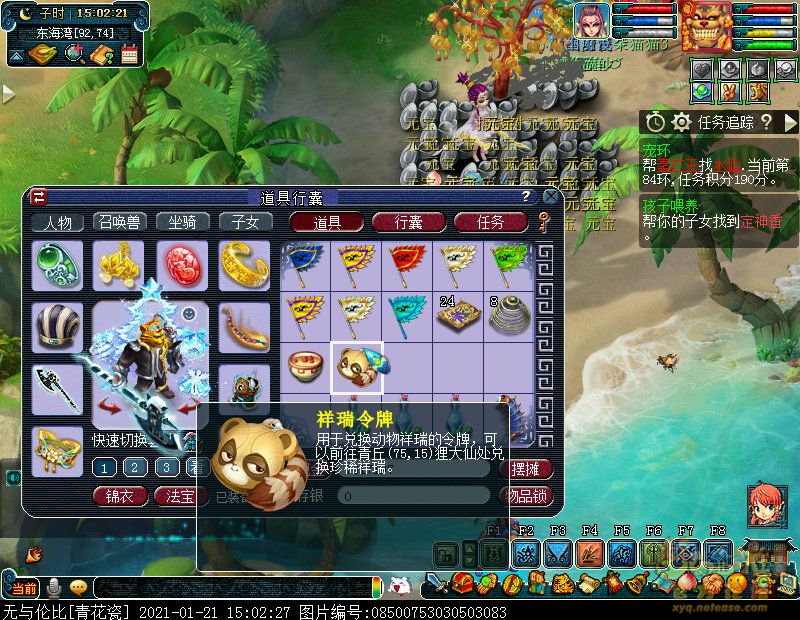Open the 锦衣 costume panel
Screen dimensions: 800x620
click(x=120, y=495)
